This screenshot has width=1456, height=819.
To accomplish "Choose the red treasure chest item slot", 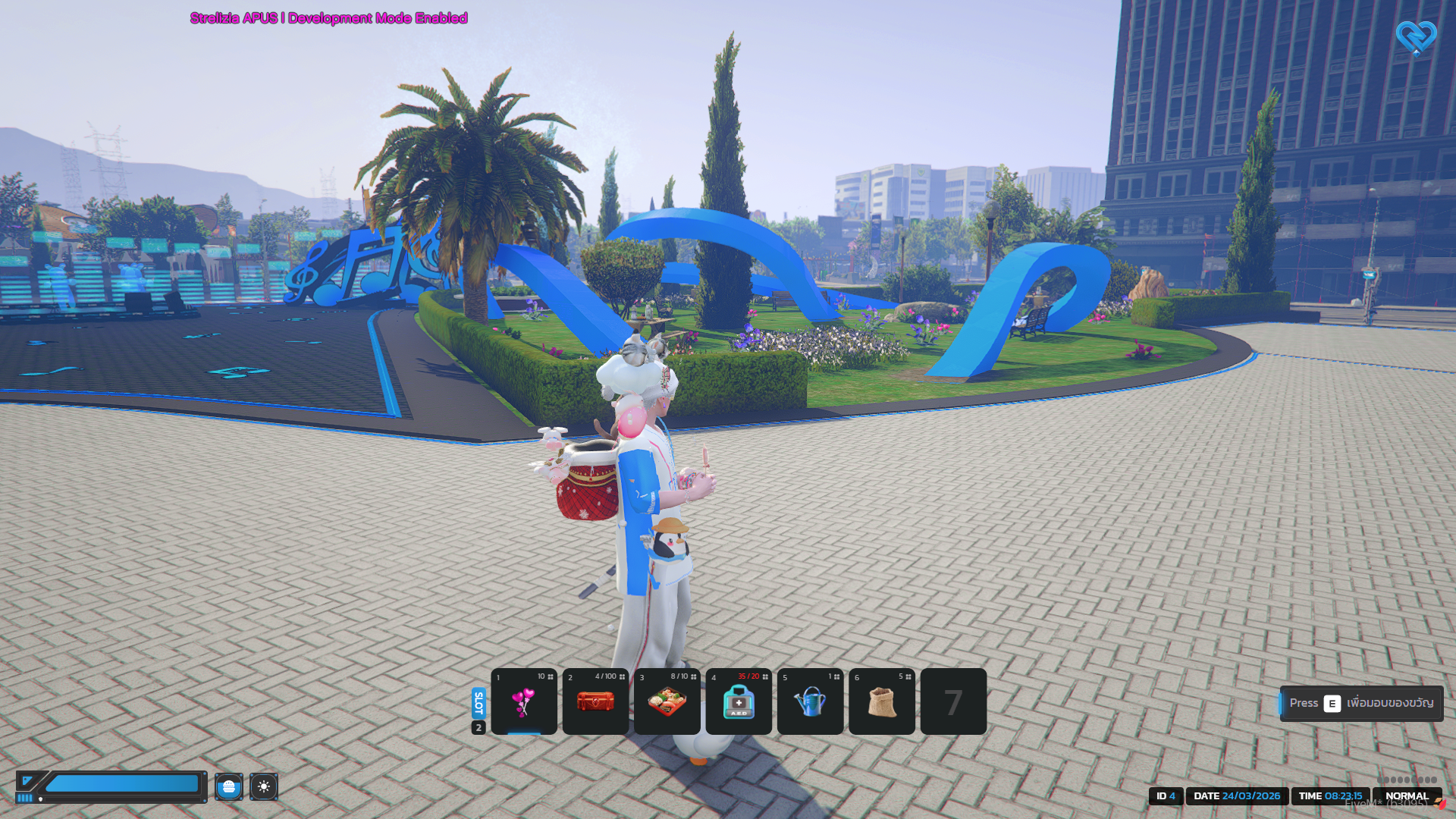I will (595, 701).
